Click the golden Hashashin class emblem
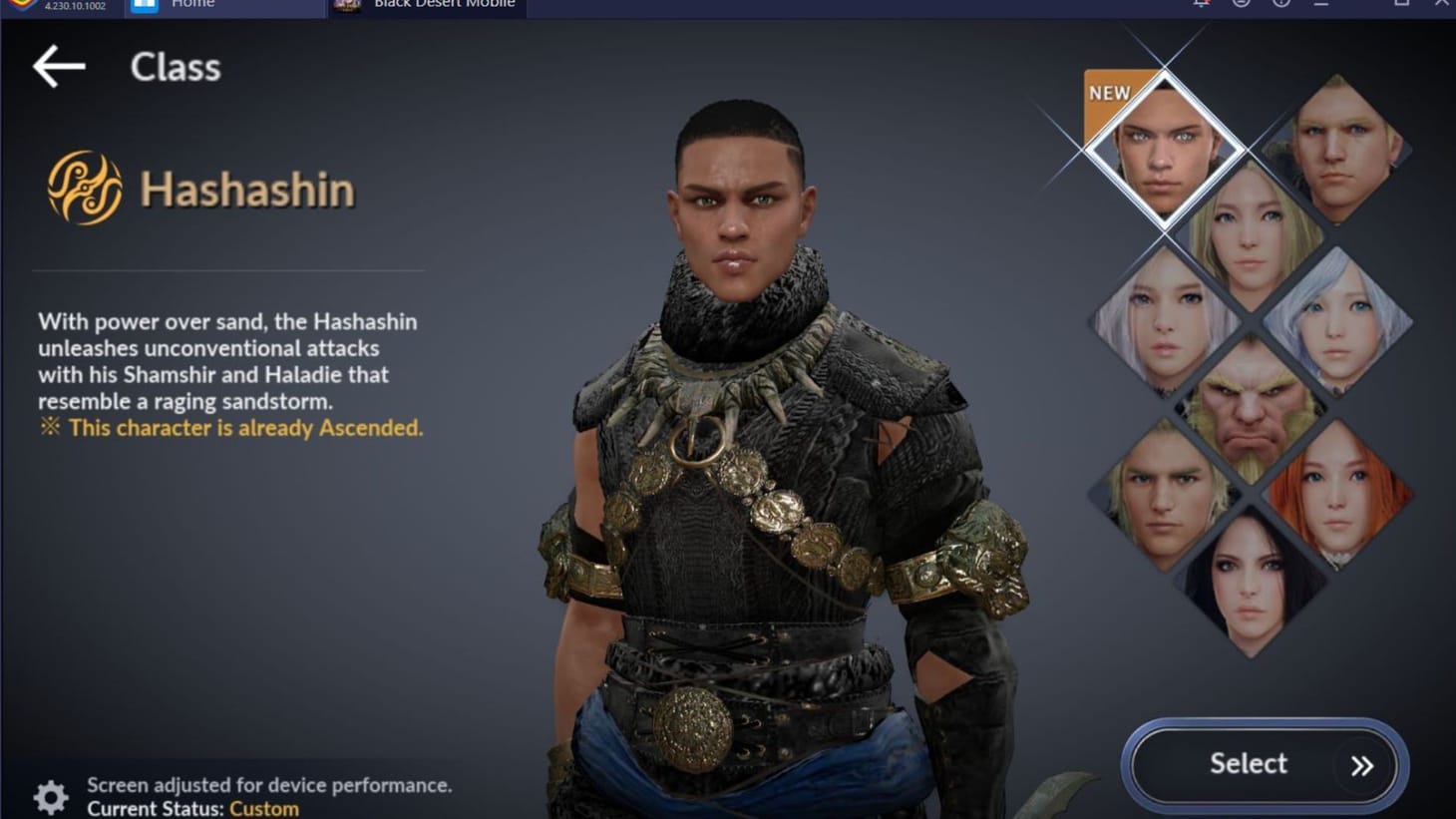 [x=83, y=186]
